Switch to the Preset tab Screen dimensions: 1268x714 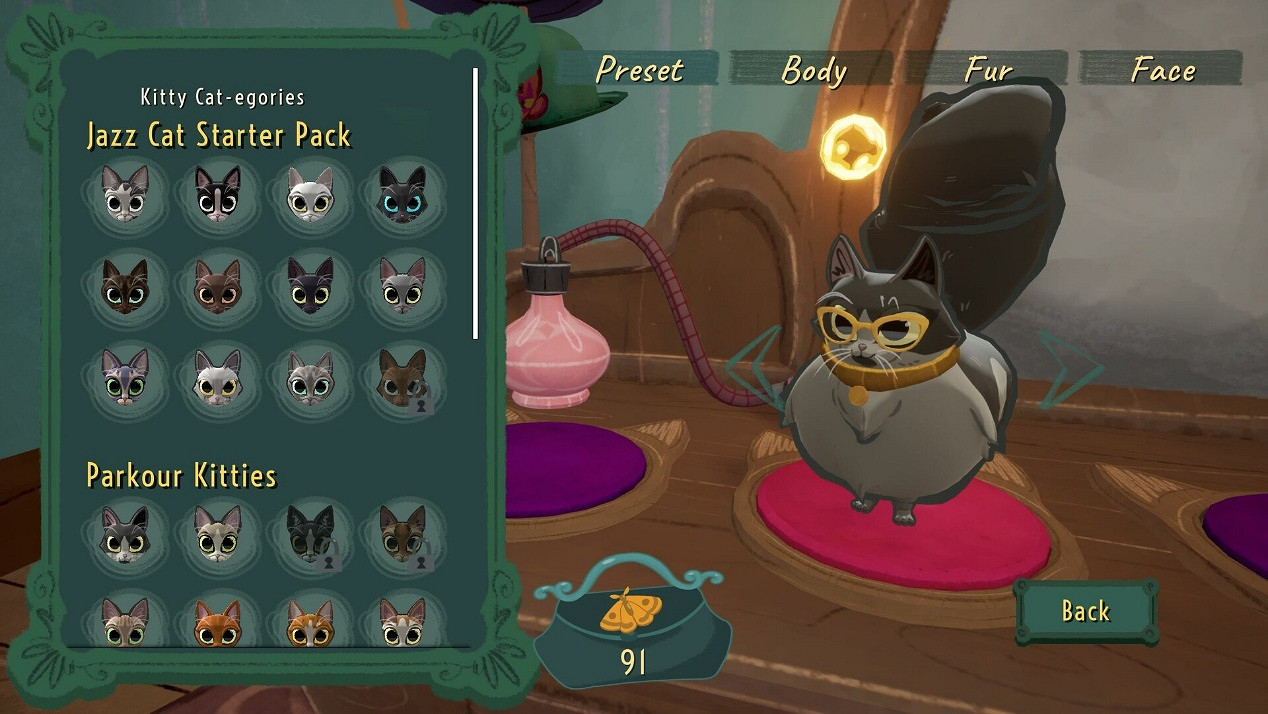click(x=639, y=69)
